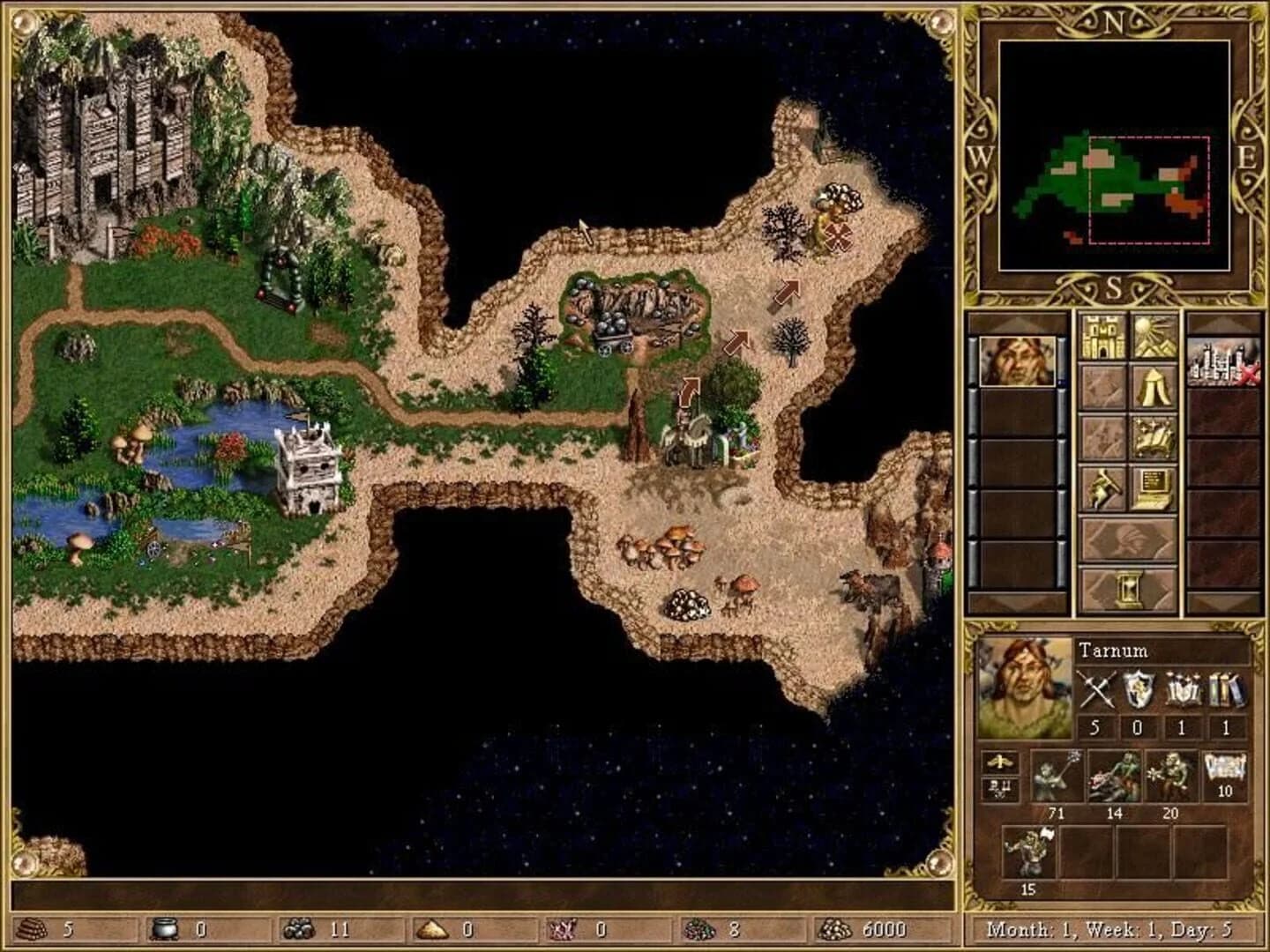Viewport: 1270px width, 952px height.
Task: Click the knowledge books stat icon
Action: [1223, 688]
